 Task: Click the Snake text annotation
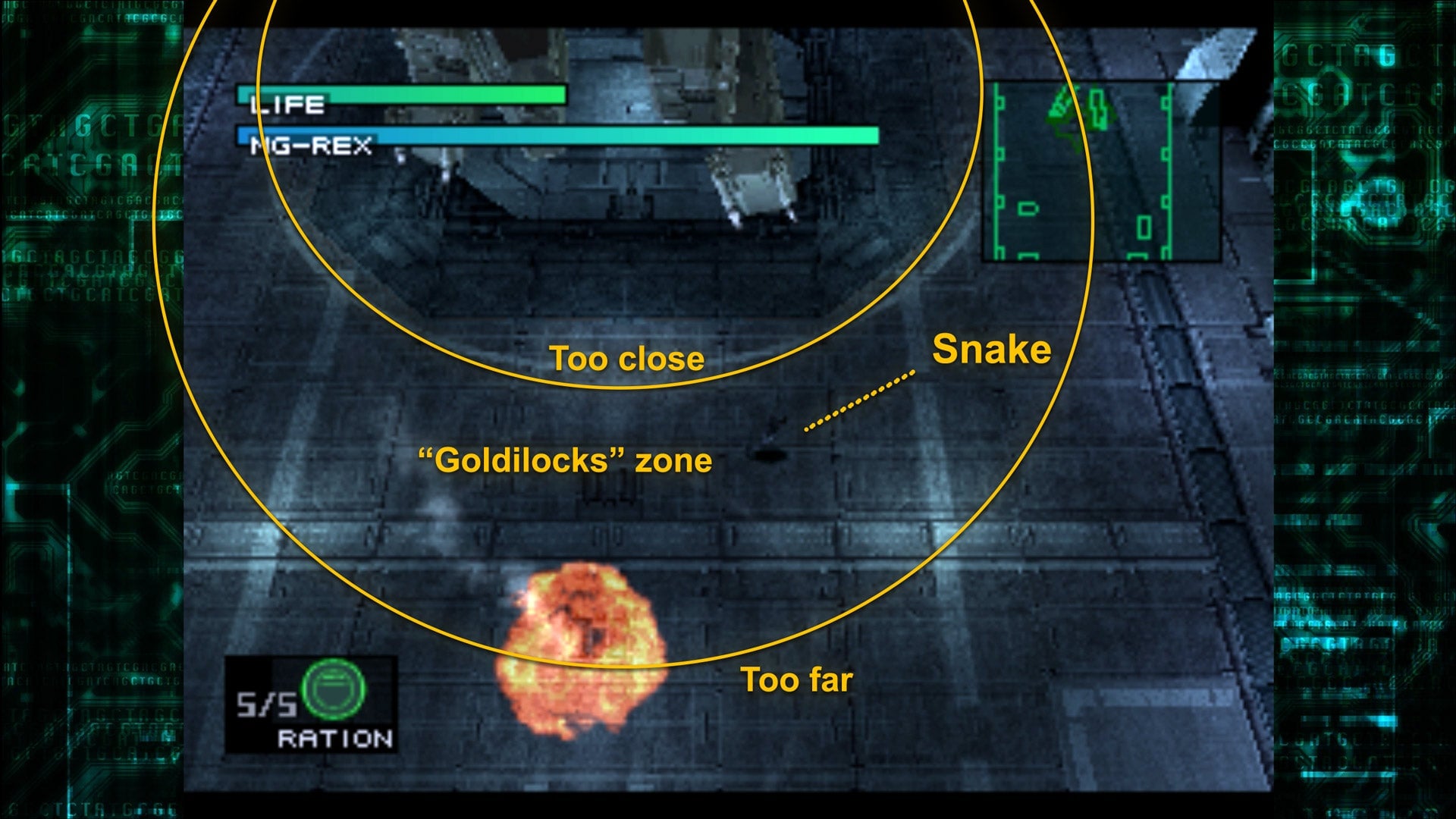coord(992,350)
